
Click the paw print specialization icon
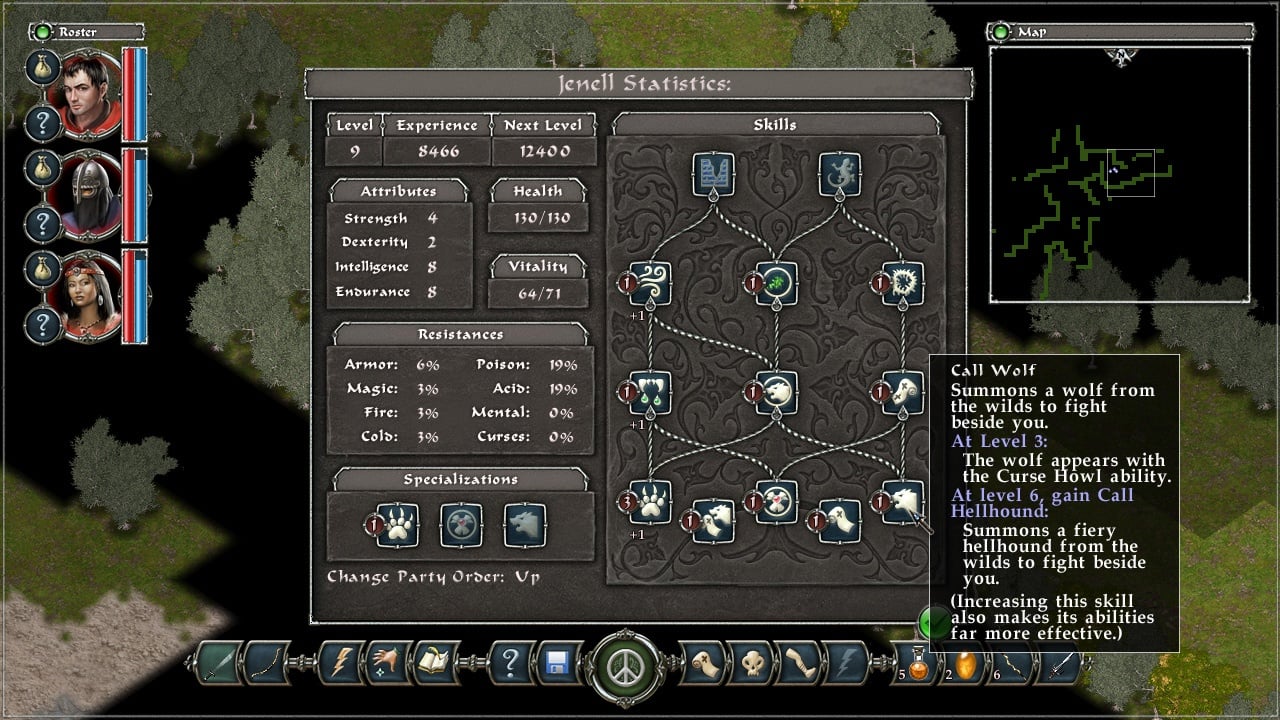pyautogui.click(x=398, y=525)
